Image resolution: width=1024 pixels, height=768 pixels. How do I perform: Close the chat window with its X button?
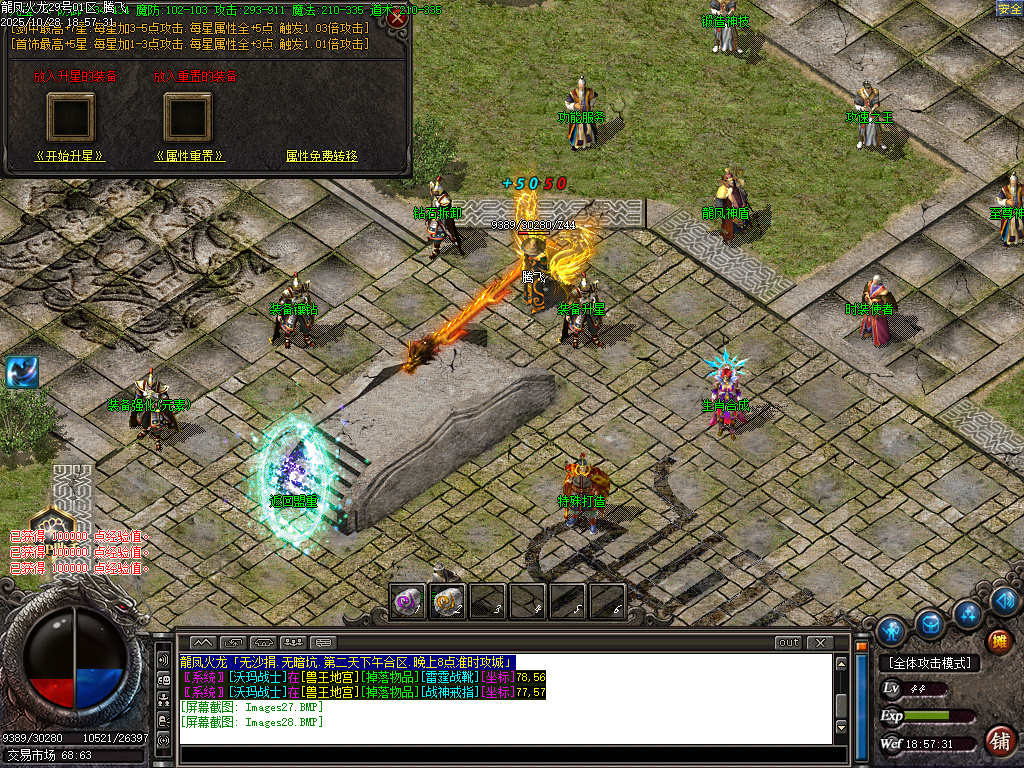(820, 643)
